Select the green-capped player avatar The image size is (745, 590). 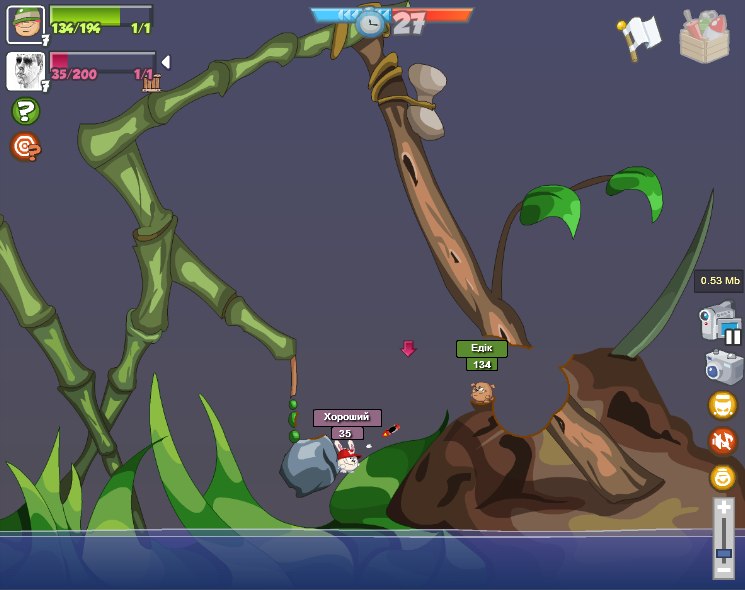(25, 24)
